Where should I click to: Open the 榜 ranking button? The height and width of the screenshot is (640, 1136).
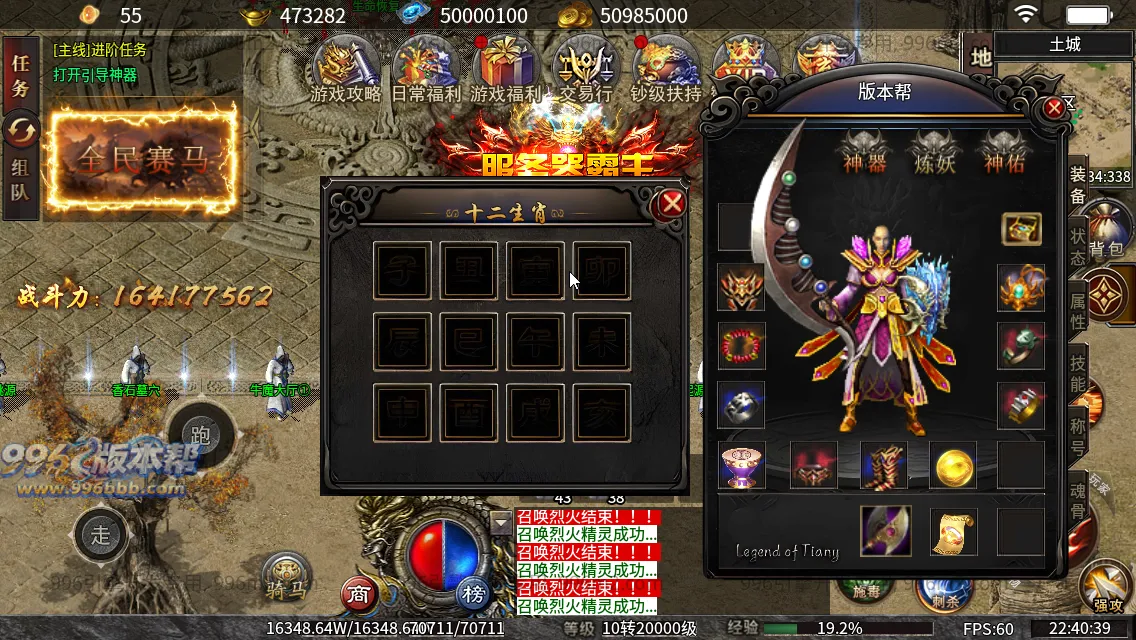coord(474,595)
